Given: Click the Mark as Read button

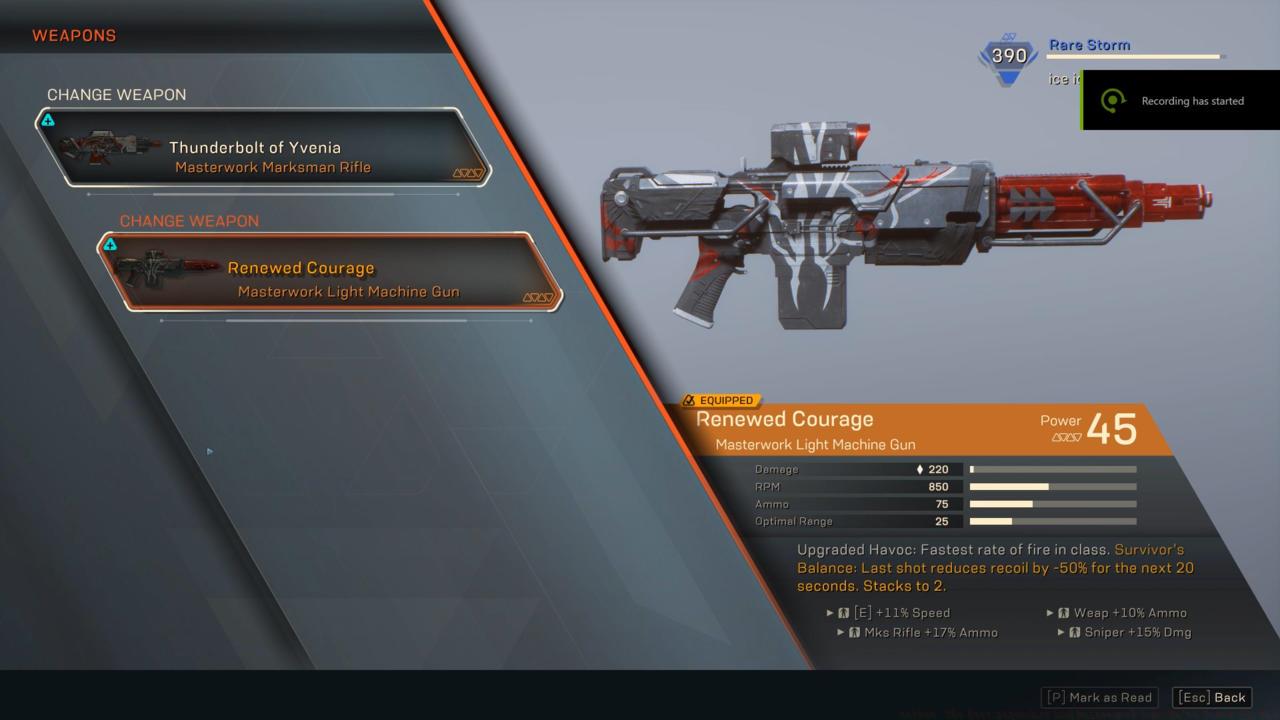Looking at the screenshot, I should click(x=1101, y=697).
